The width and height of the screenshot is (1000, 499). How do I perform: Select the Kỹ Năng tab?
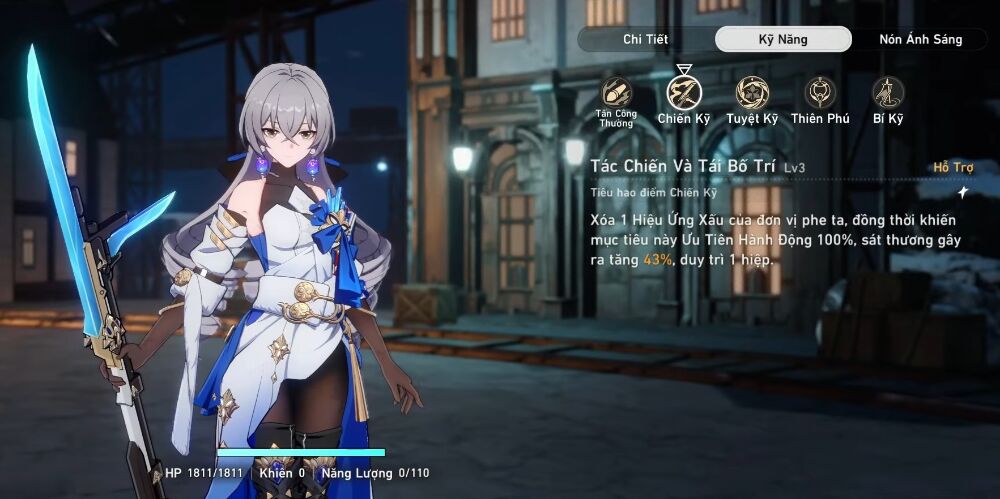pyautogui.click(x=782, y=40)
